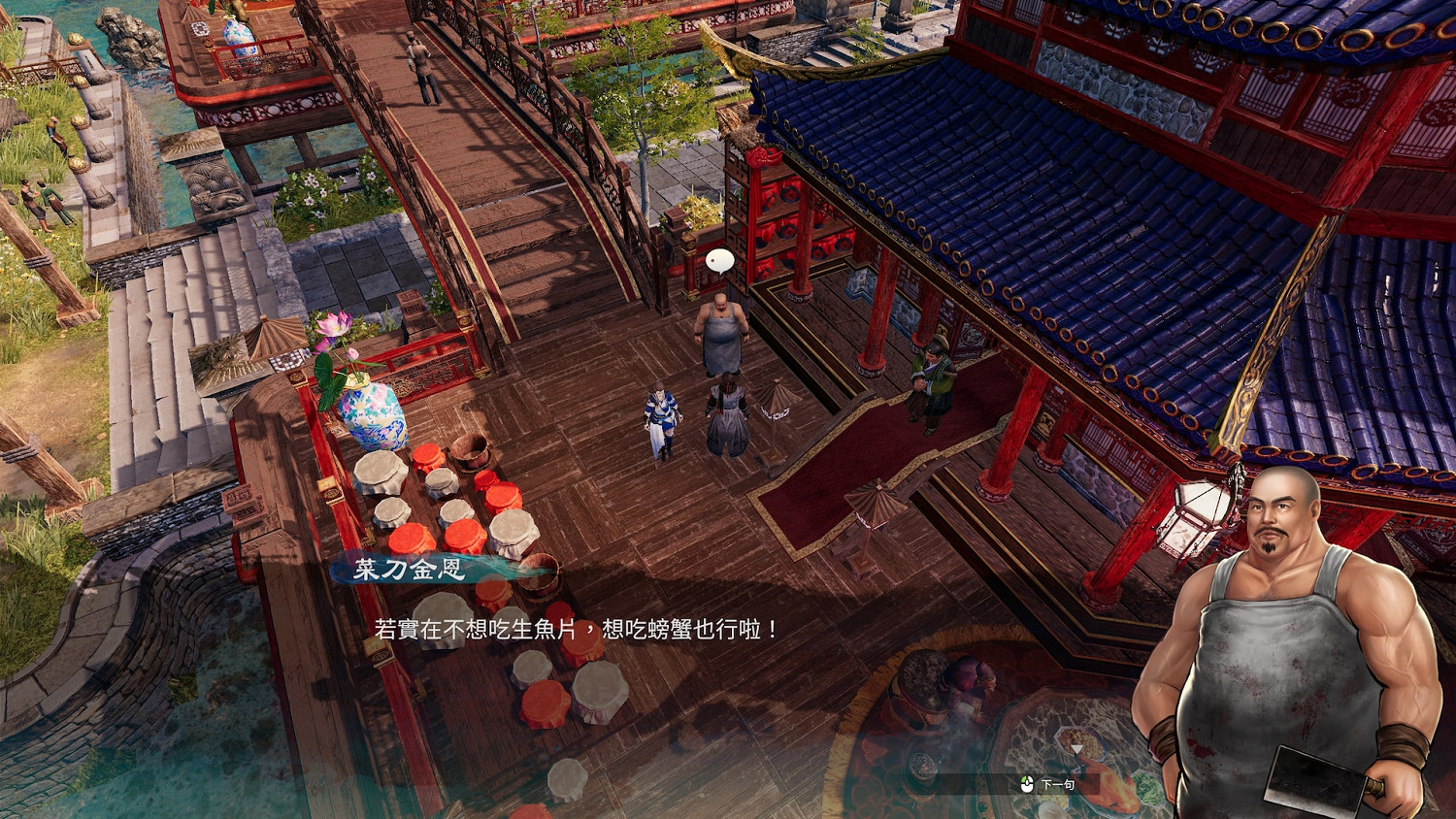
Task: Click the maid NPC facing the cook
Action: [728, 412]
